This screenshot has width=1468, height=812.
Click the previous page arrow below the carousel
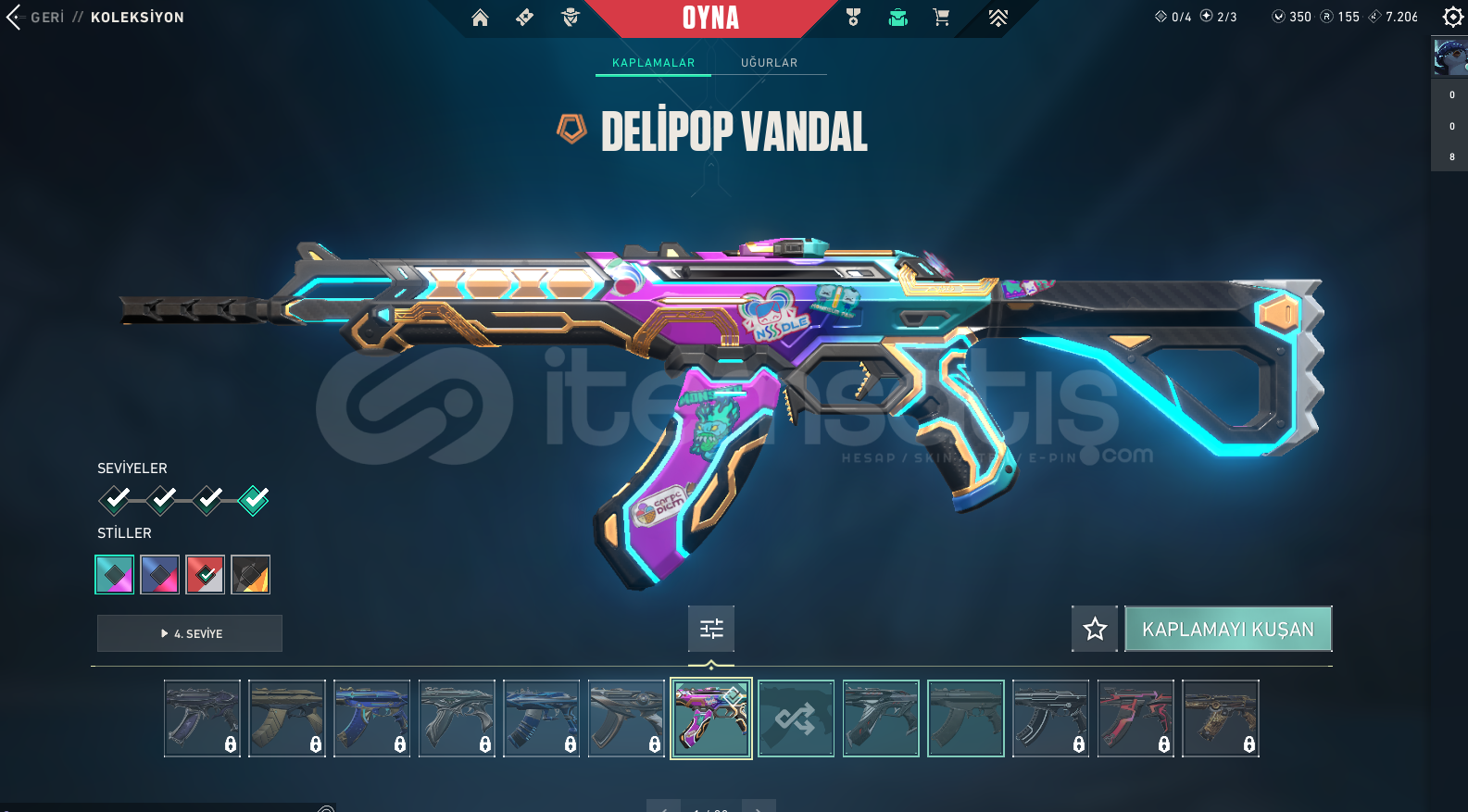663,806
